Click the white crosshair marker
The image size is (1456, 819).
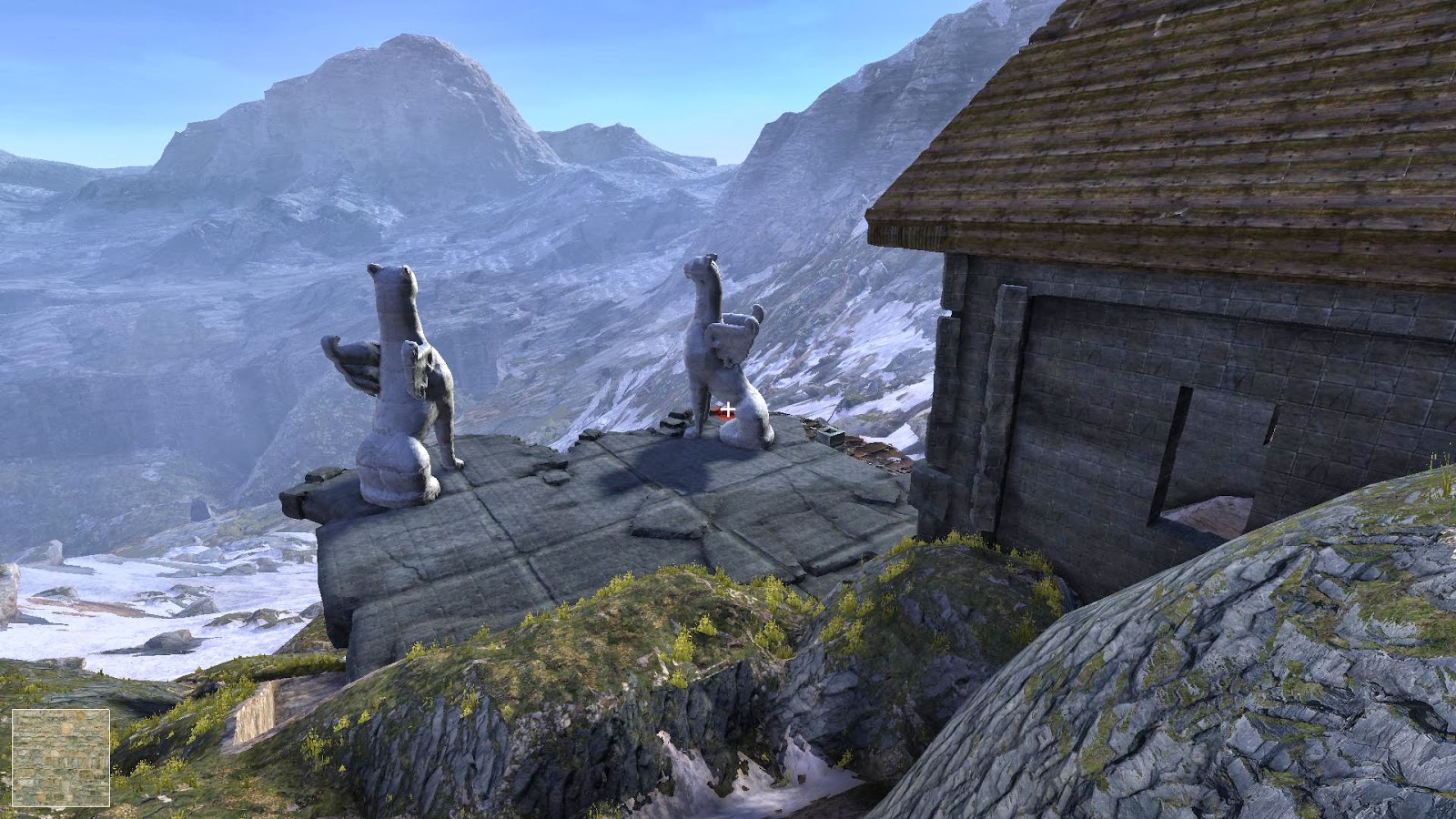(727, 409)
